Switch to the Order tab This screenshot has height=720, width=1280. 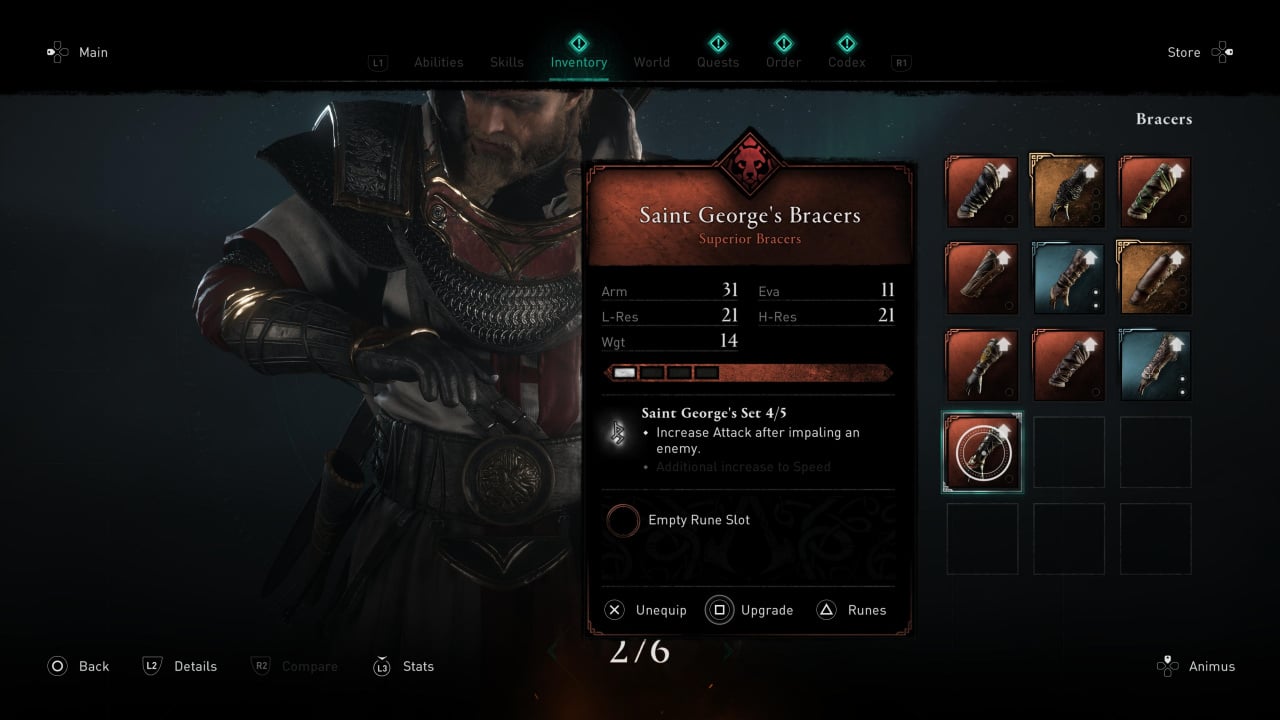[x=783, y=62]
